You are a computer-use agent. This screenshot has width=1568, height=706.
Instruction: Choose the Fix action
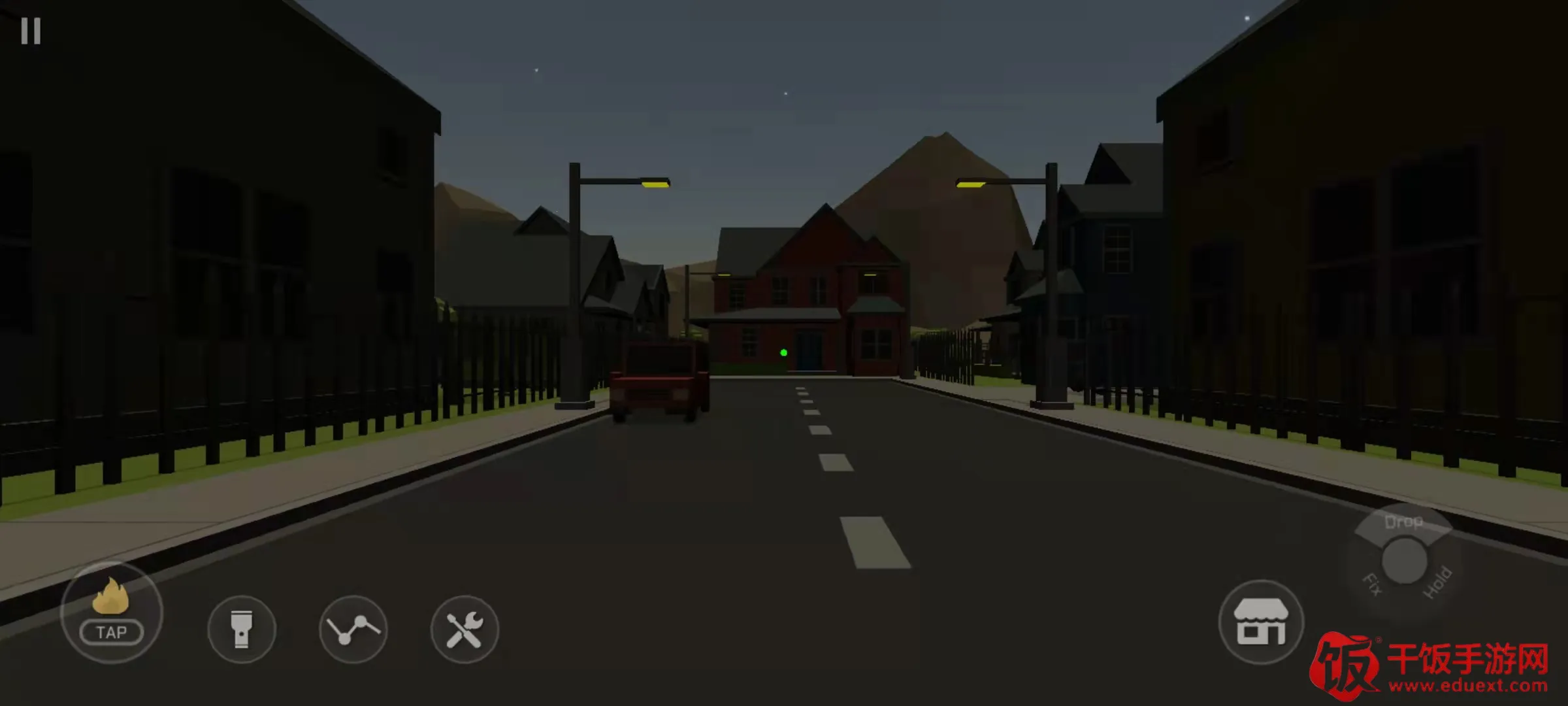(x=1372, y=584)
